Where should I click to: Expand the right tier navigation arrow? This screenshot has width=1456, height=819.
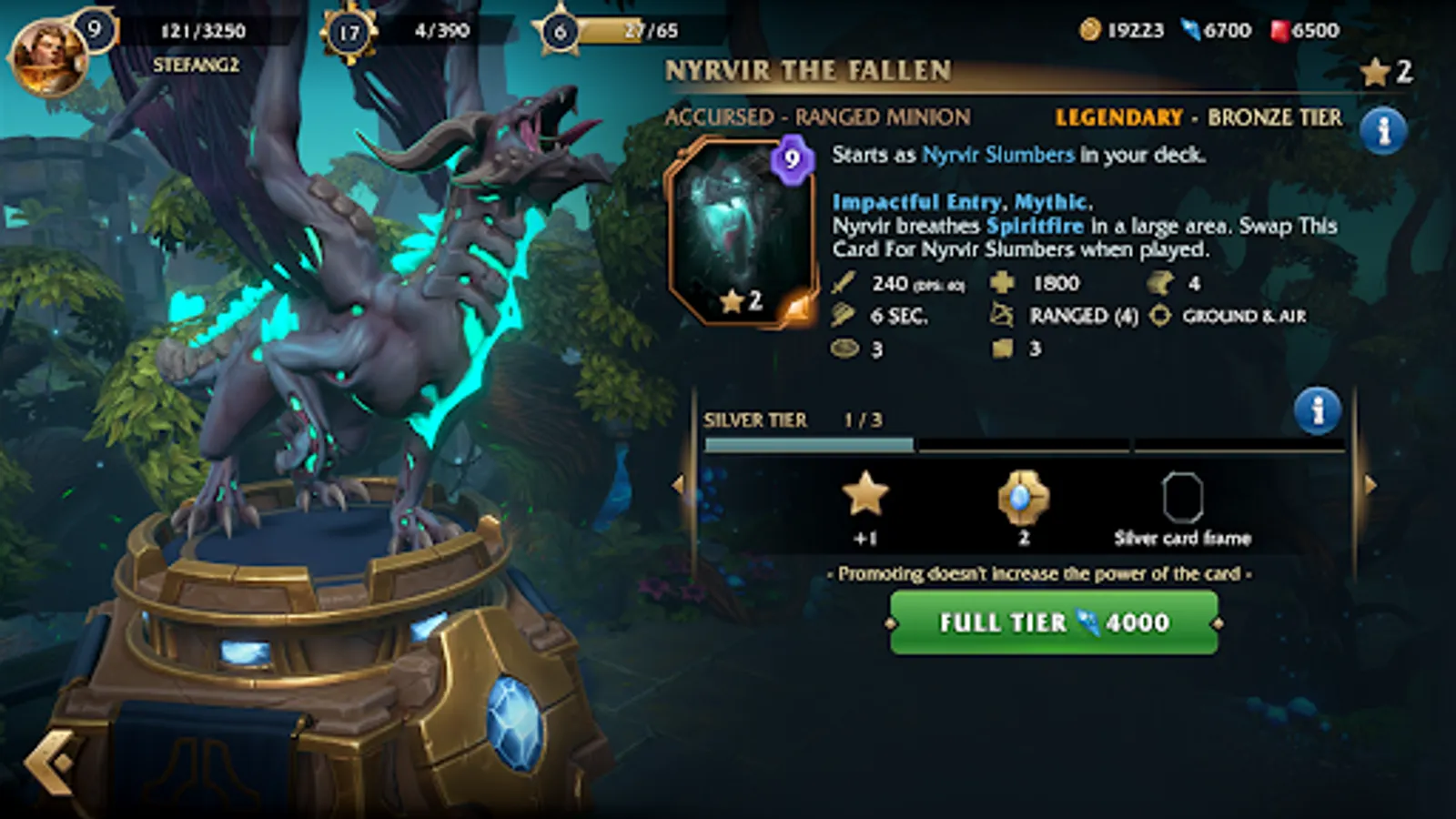point(1370,485)
